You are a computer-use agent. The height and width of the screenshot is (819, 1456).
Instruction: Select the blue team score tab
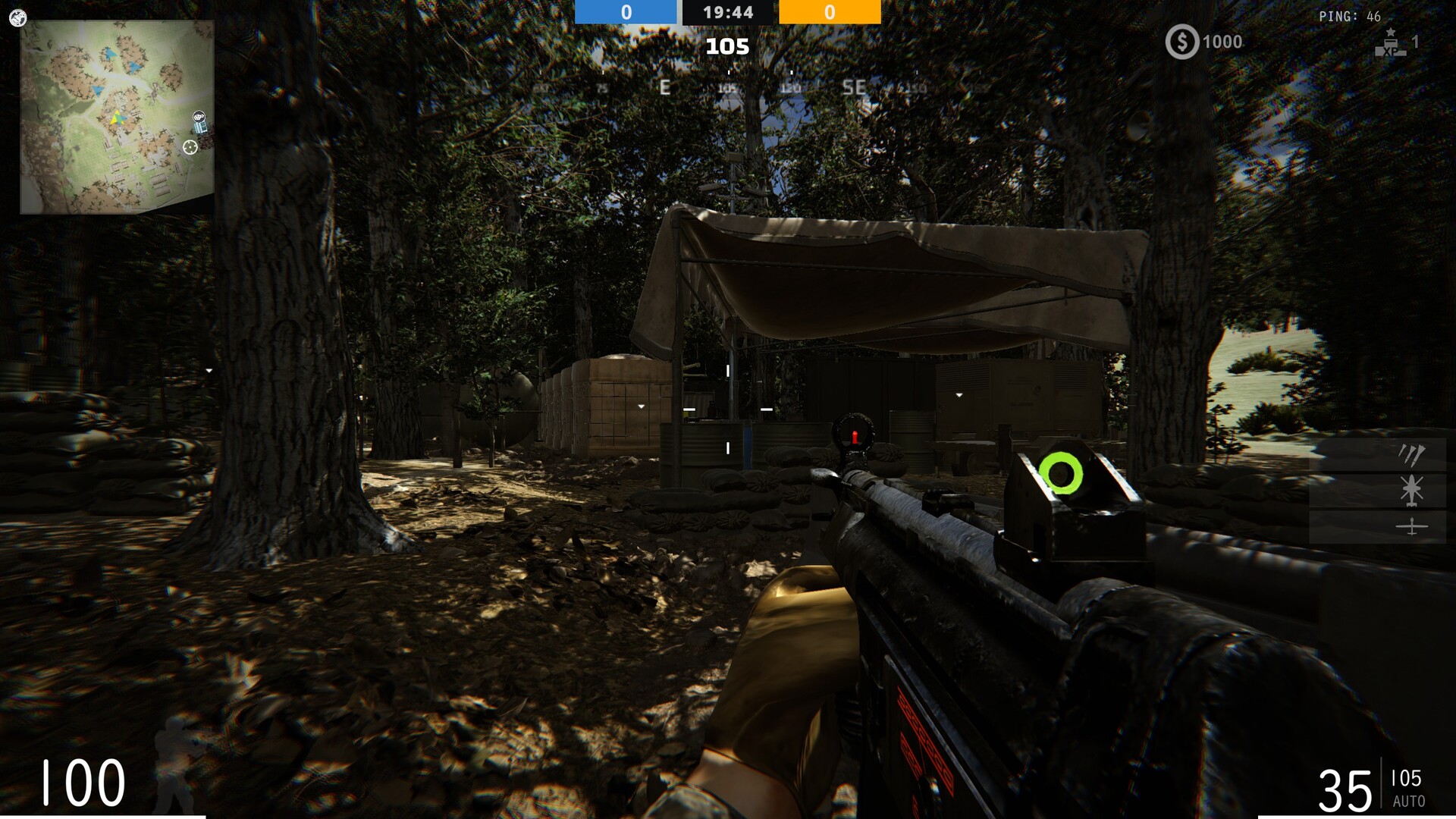click(x=627, y=12)
